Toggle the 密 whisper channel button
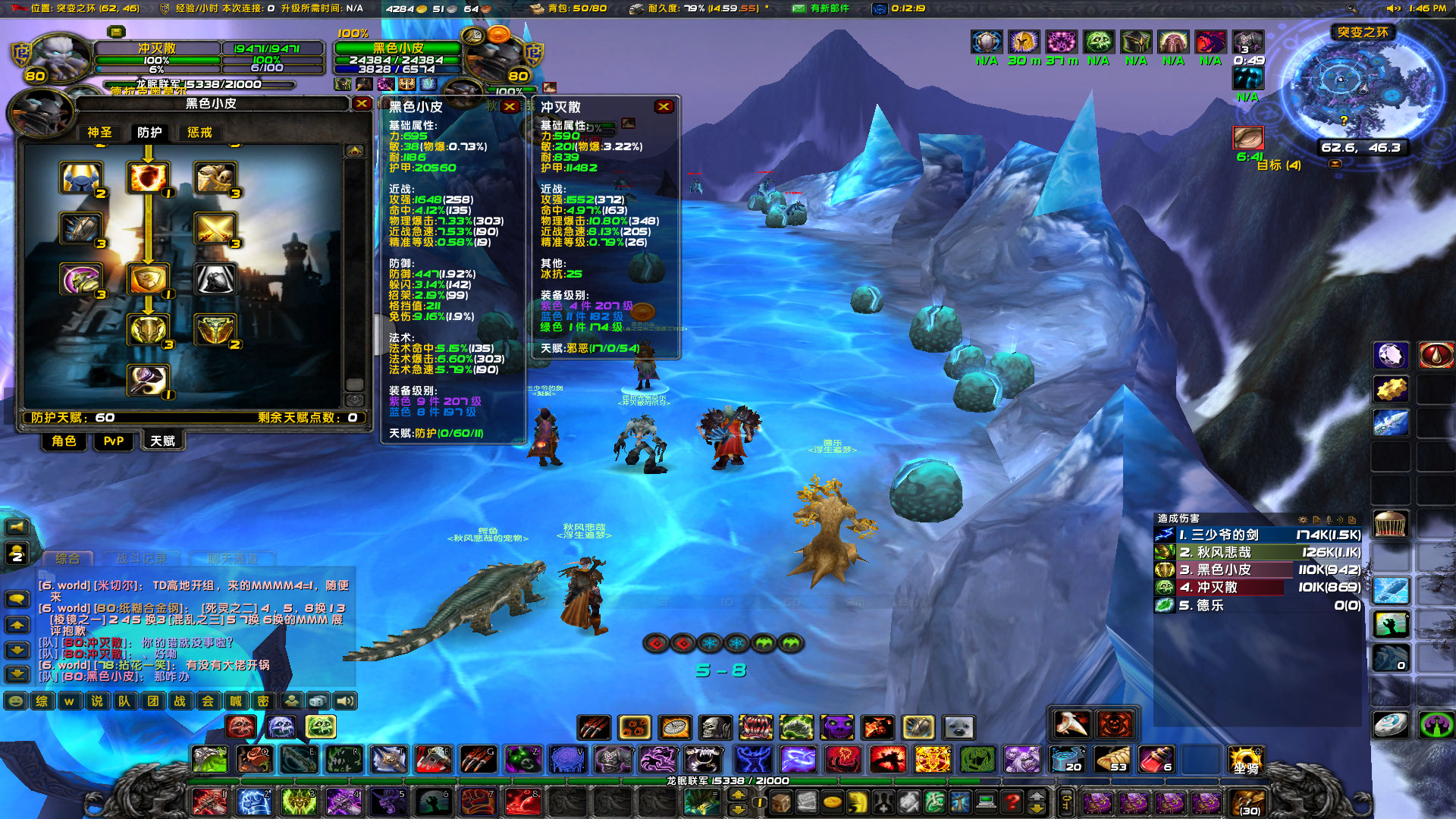The image size is (1456, 819). click(x=263, y=701)
